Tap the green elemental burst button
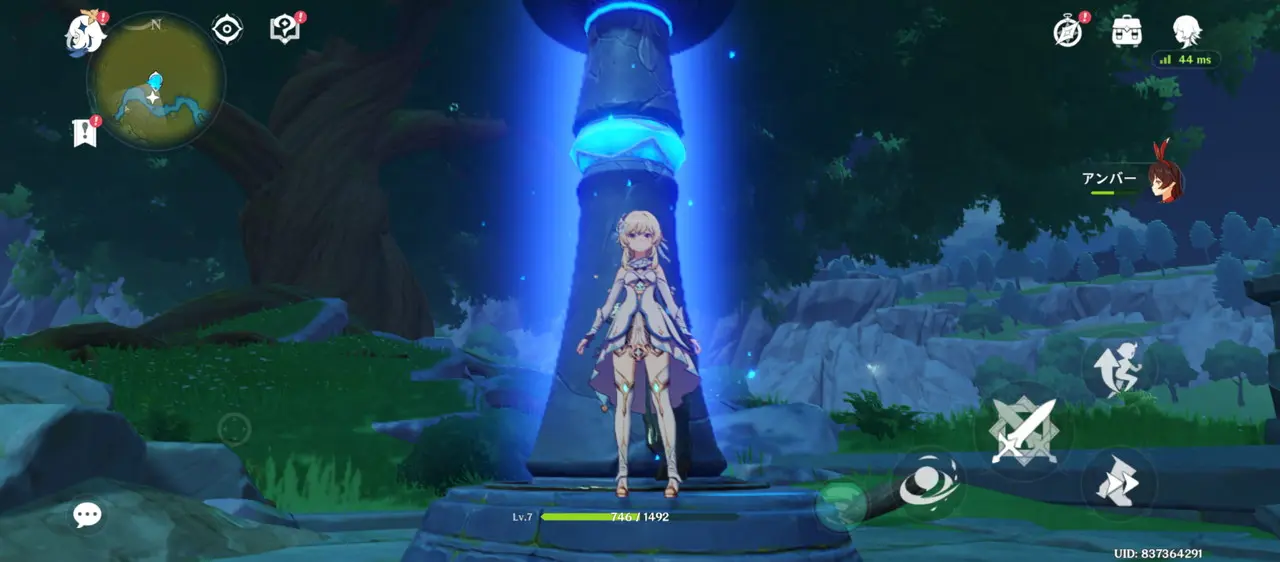Screen dimensions: 1280x562 [841, 505]
